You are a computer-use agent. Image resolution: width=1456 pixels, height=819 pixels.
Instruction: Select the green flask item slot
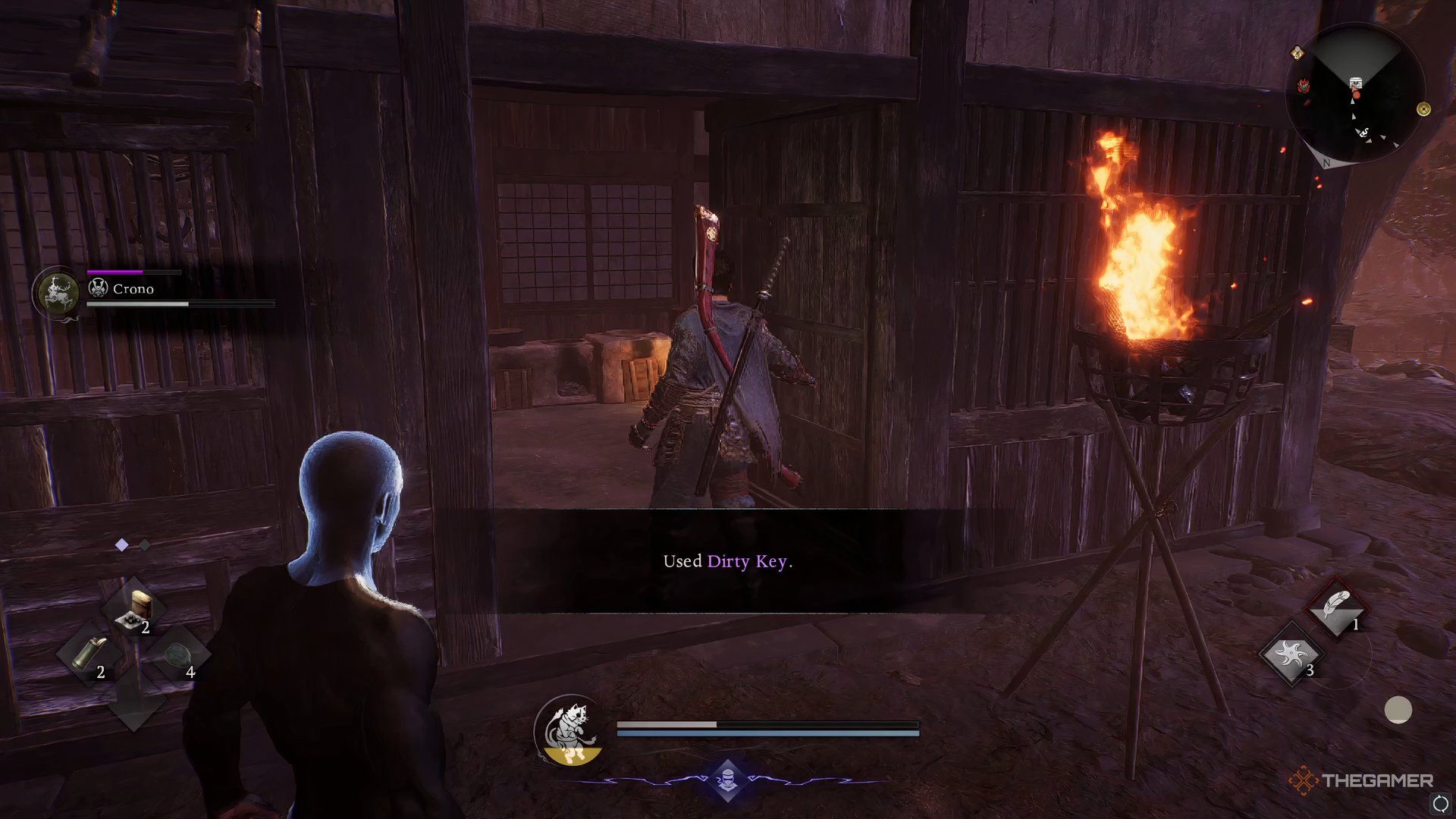[91, 654]
